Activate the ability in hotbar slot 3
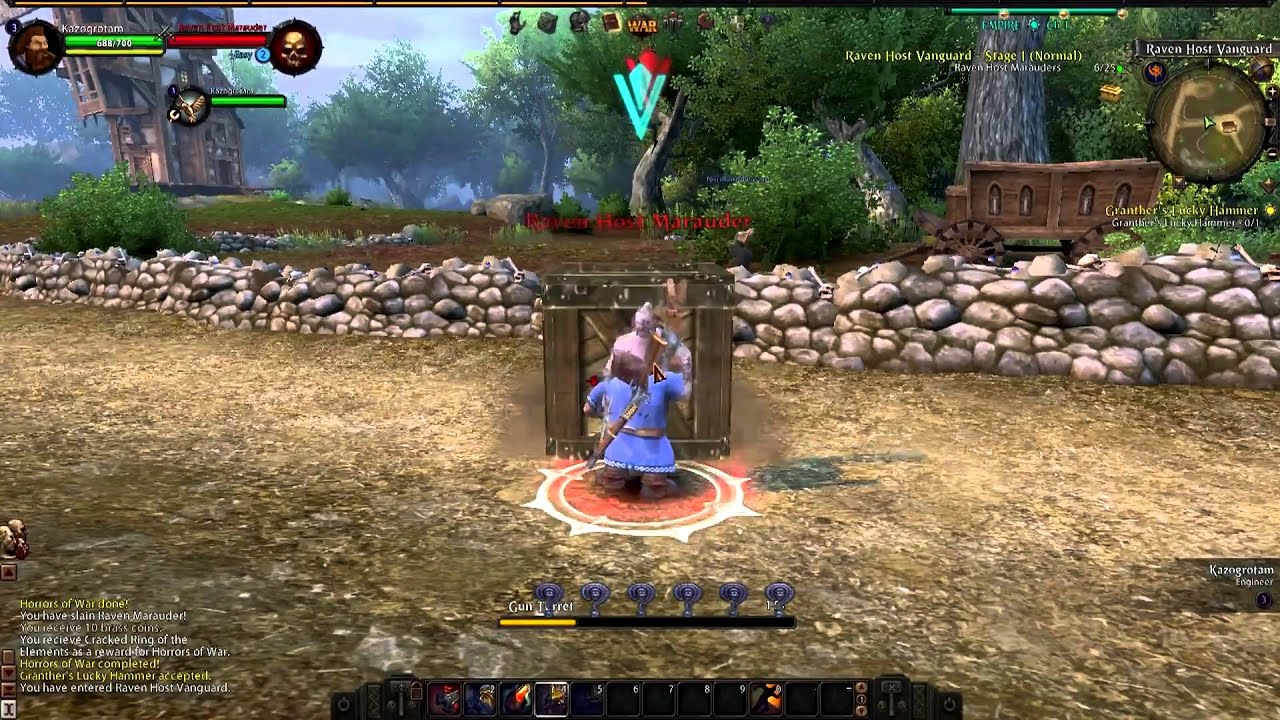1280x720 pixels. point(517,699)
